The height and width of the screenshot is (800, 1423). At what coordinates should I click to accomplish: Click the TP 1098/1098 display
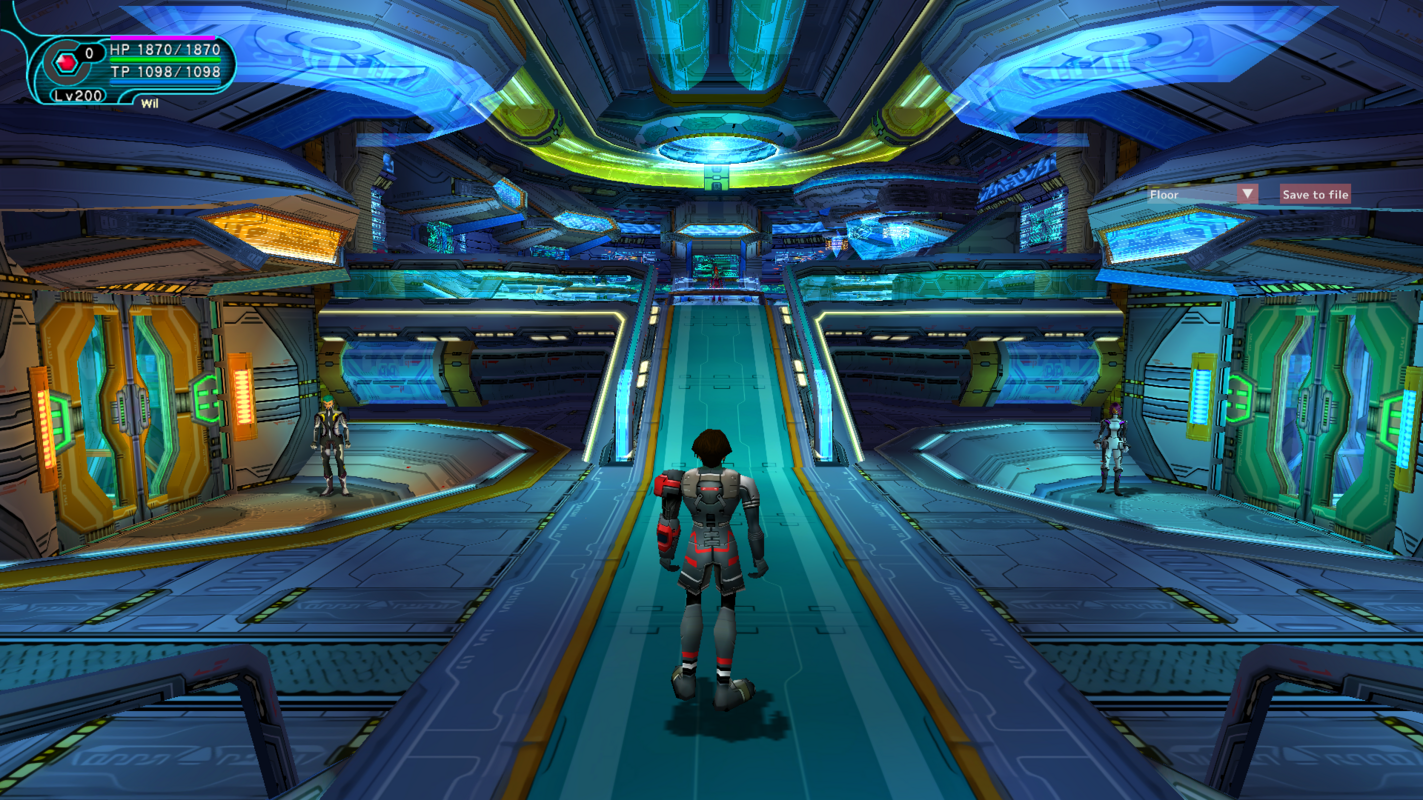164,72
